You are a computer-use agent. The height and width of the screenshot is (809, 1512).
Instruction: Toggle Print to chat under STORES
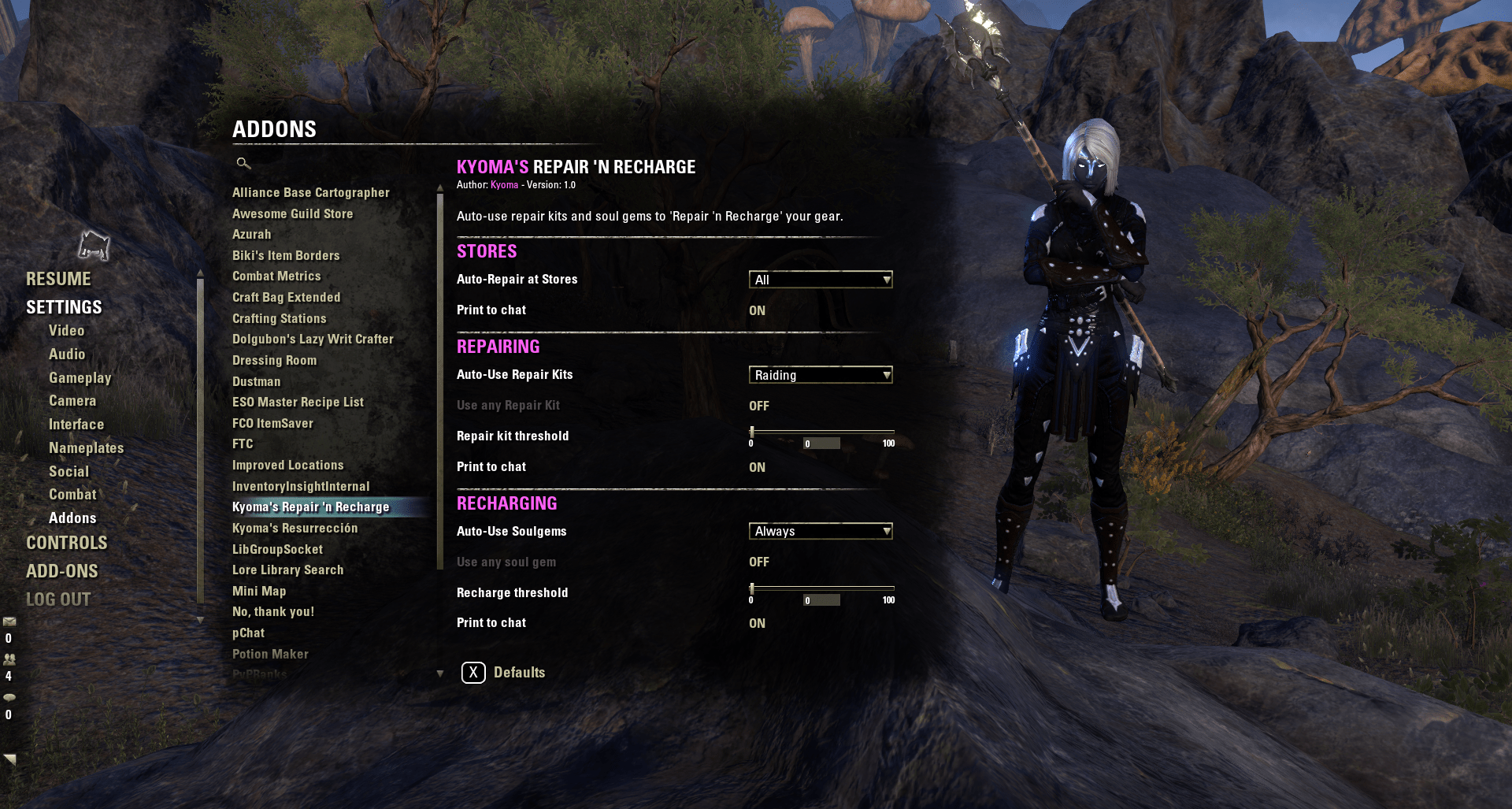pos(758,310)
